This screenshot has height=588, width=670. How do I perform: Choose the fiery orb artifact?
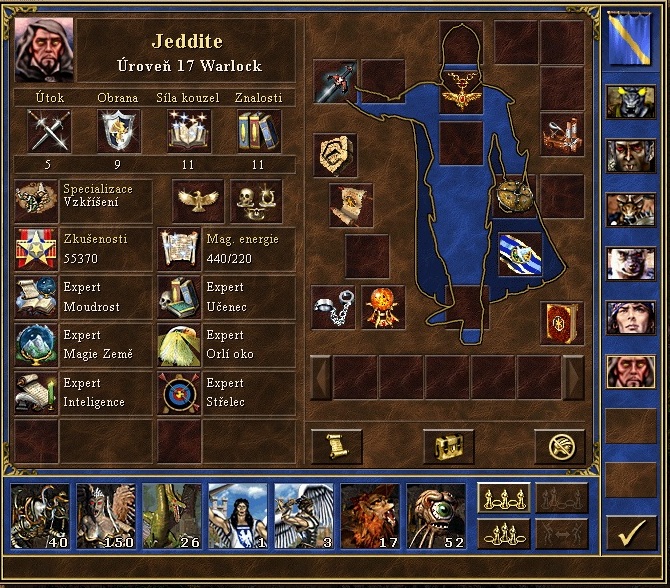(x=382, y=307)
